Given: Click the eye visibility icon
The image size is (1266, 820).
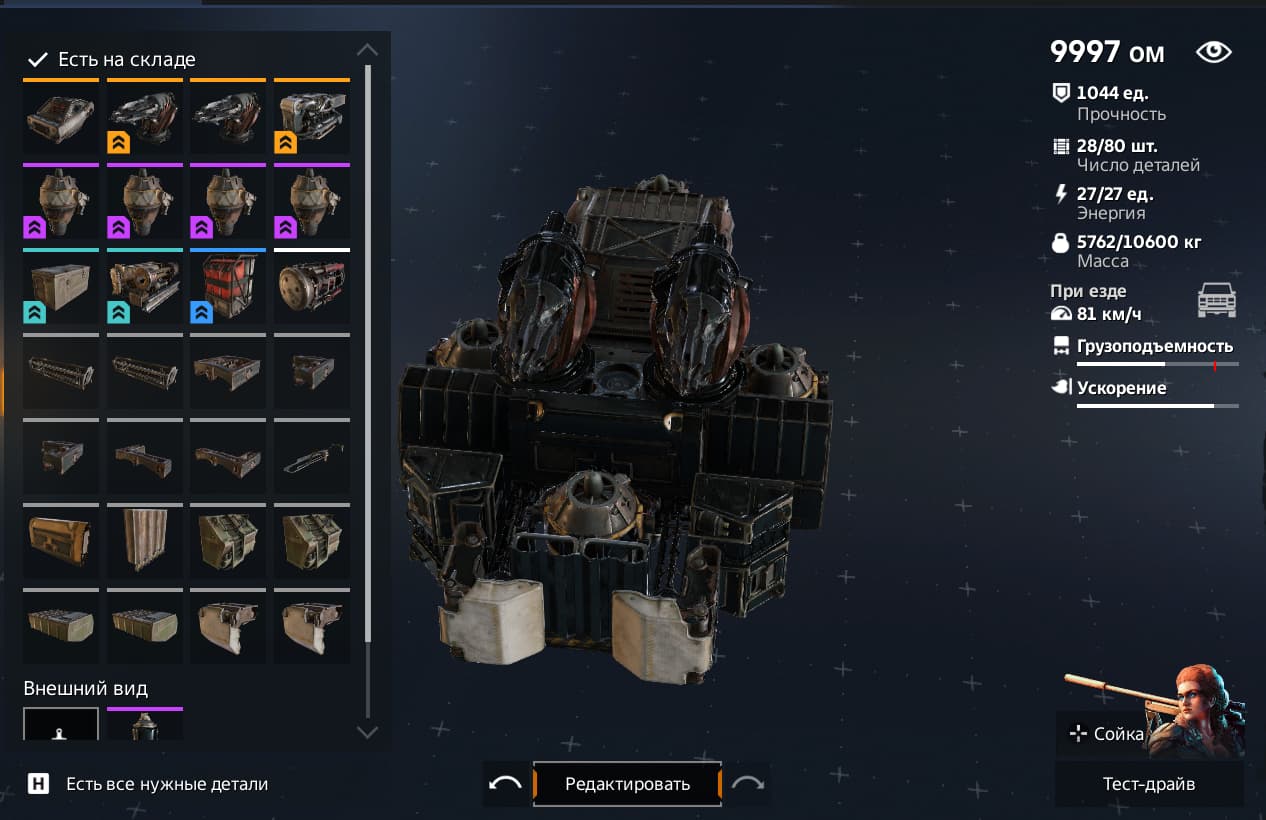Looking at the screenshot, I should pos(1214,52).
